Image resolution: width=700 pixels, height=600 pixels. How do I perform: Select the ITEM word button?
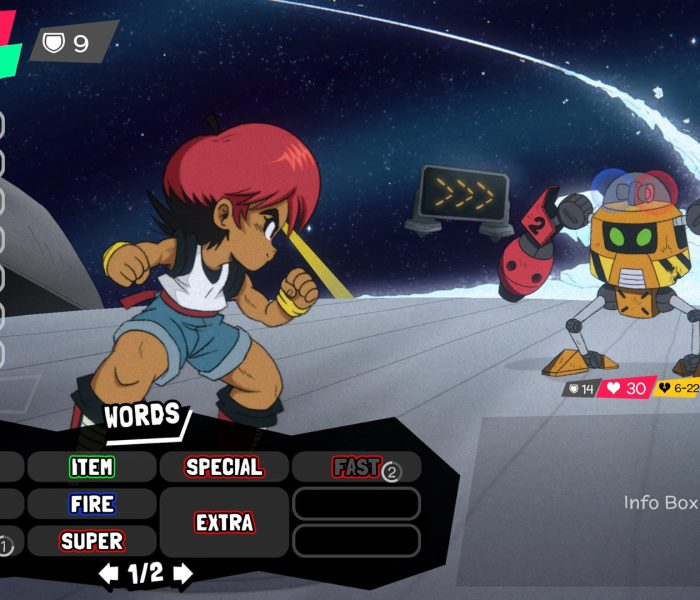[92, 467]
